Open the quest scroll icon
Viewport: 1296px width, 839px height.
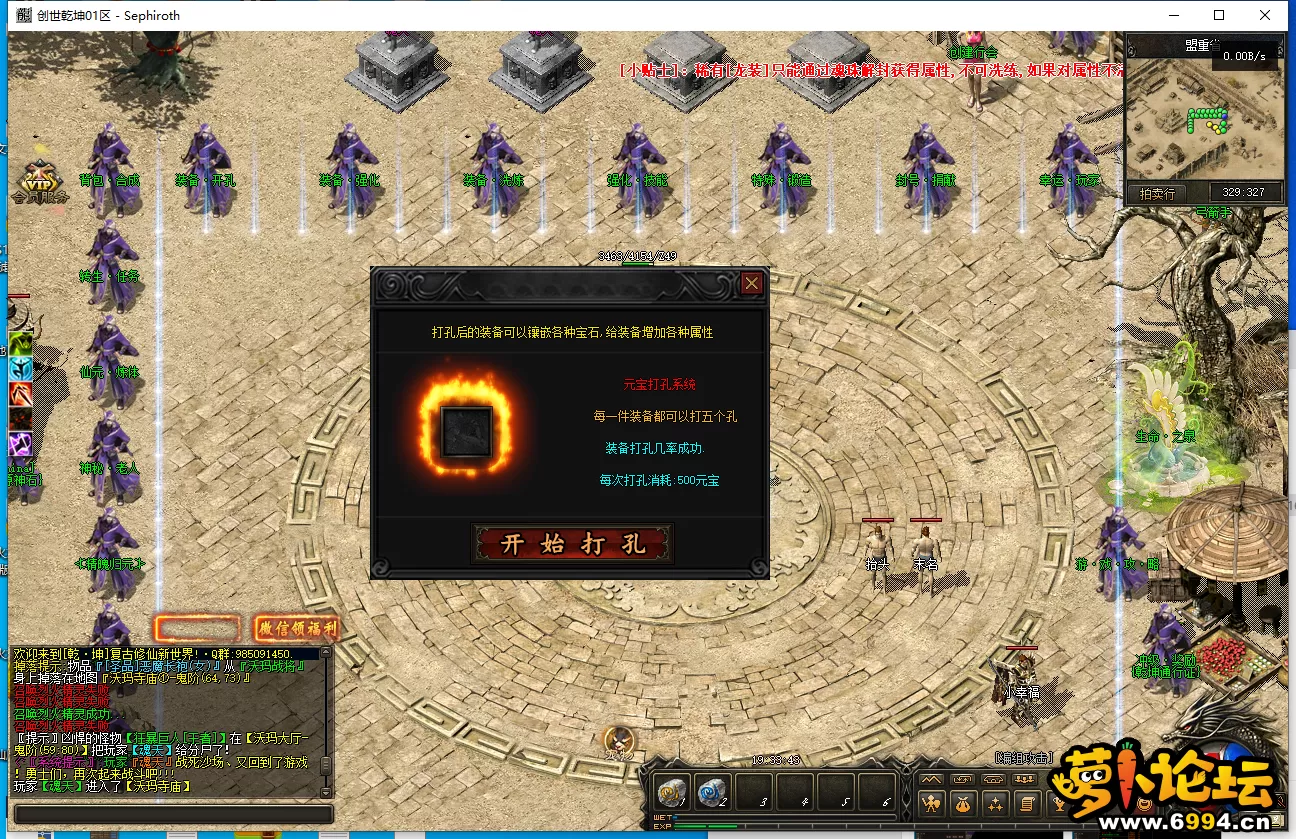coord(1026,802)
